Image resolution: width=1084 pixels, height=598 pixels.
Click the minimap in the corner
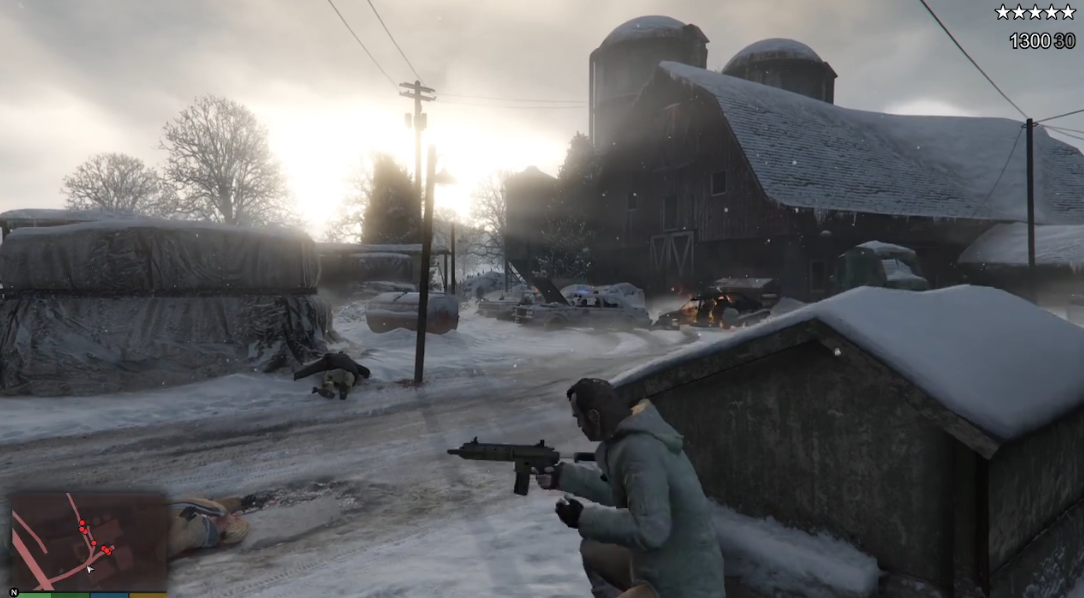click(x=88, y=541)
